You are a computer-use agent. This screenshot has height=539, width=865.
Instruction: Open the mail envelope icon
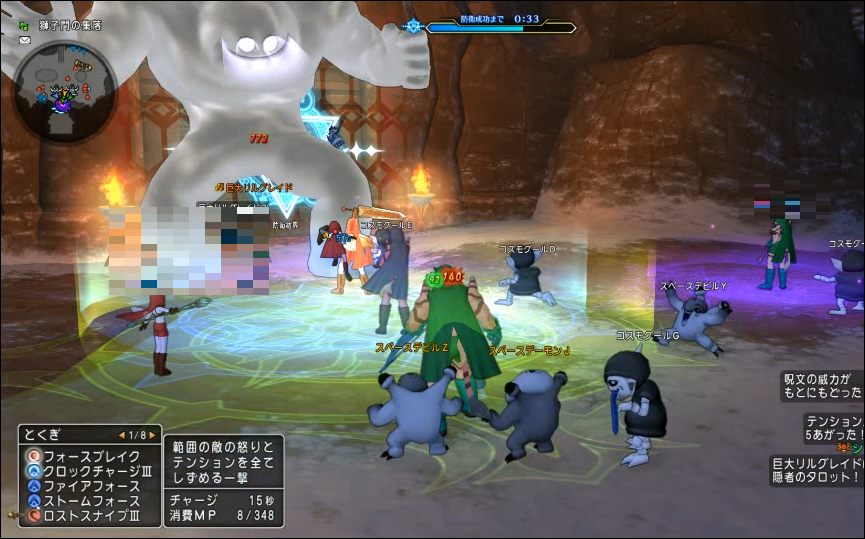click(24, 41)
